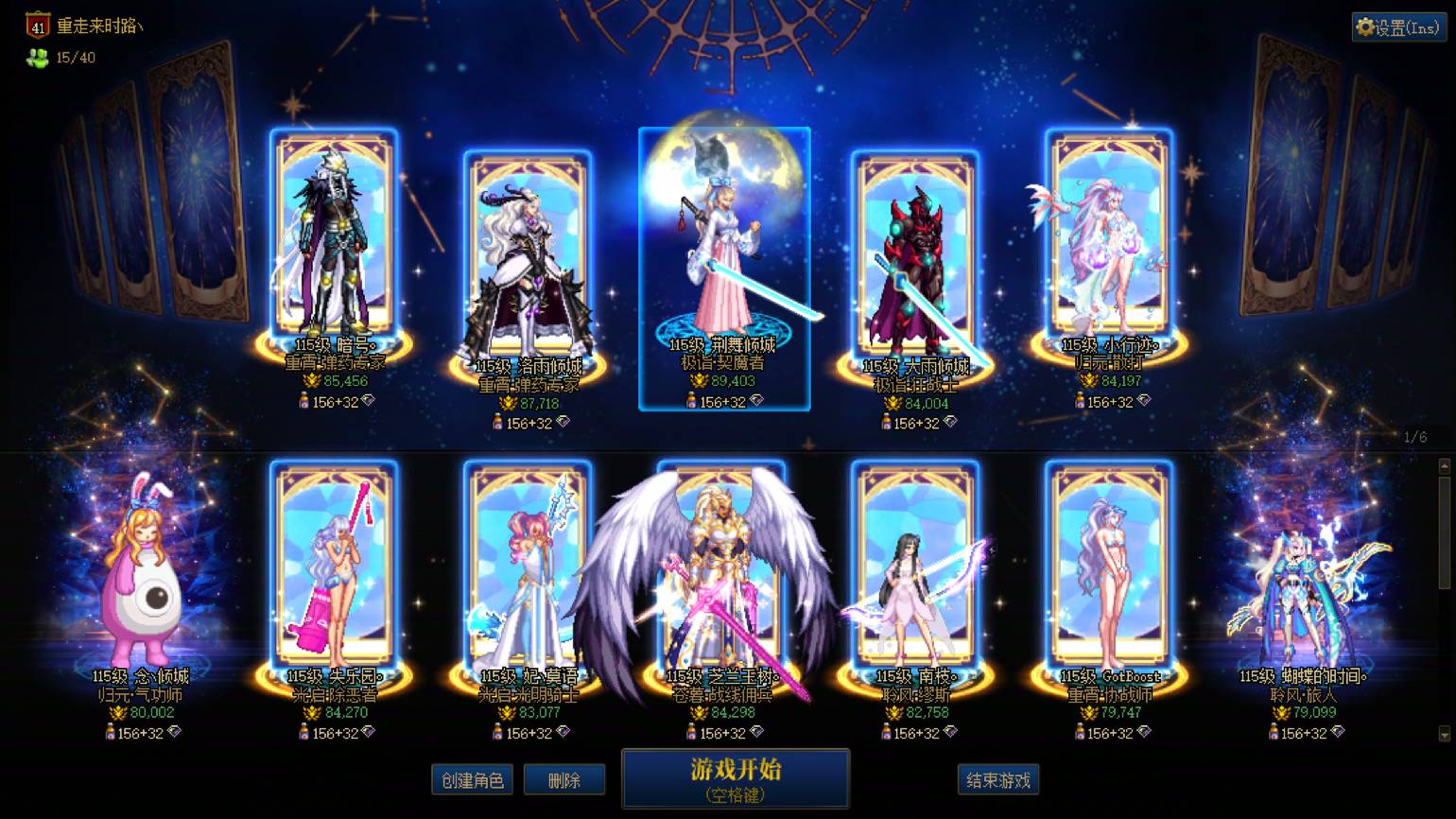Click the 结束游戏 end game button
This screenshot has height=819, width=1456.
point(997,779)
